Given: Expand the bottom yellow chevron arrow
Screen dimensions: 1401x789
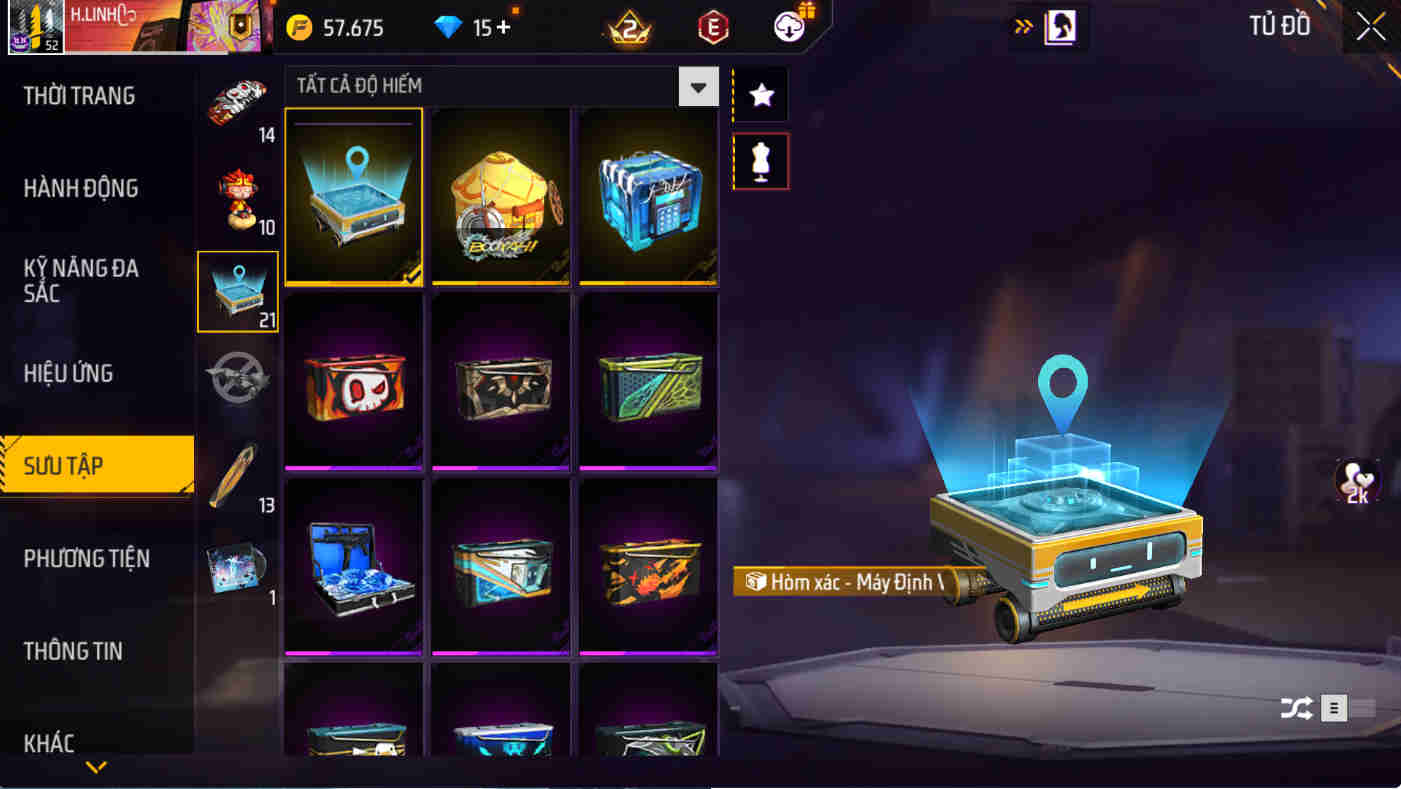Looking at the screenshot, I should pyautogui.click(x=96, y=768).
